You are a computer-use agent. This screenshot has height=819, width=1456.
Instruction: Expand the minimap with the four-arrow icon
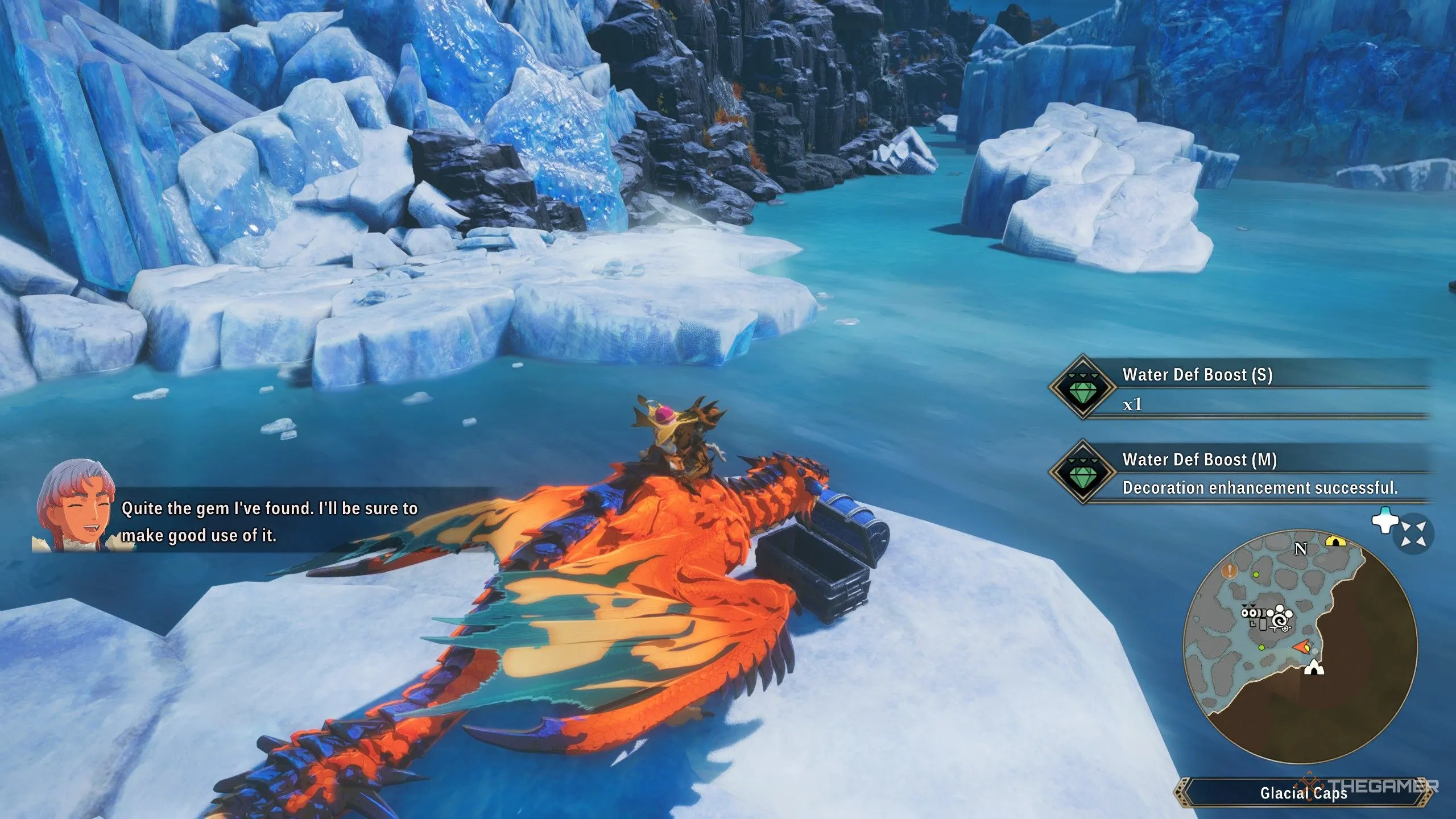point(1413,534)
